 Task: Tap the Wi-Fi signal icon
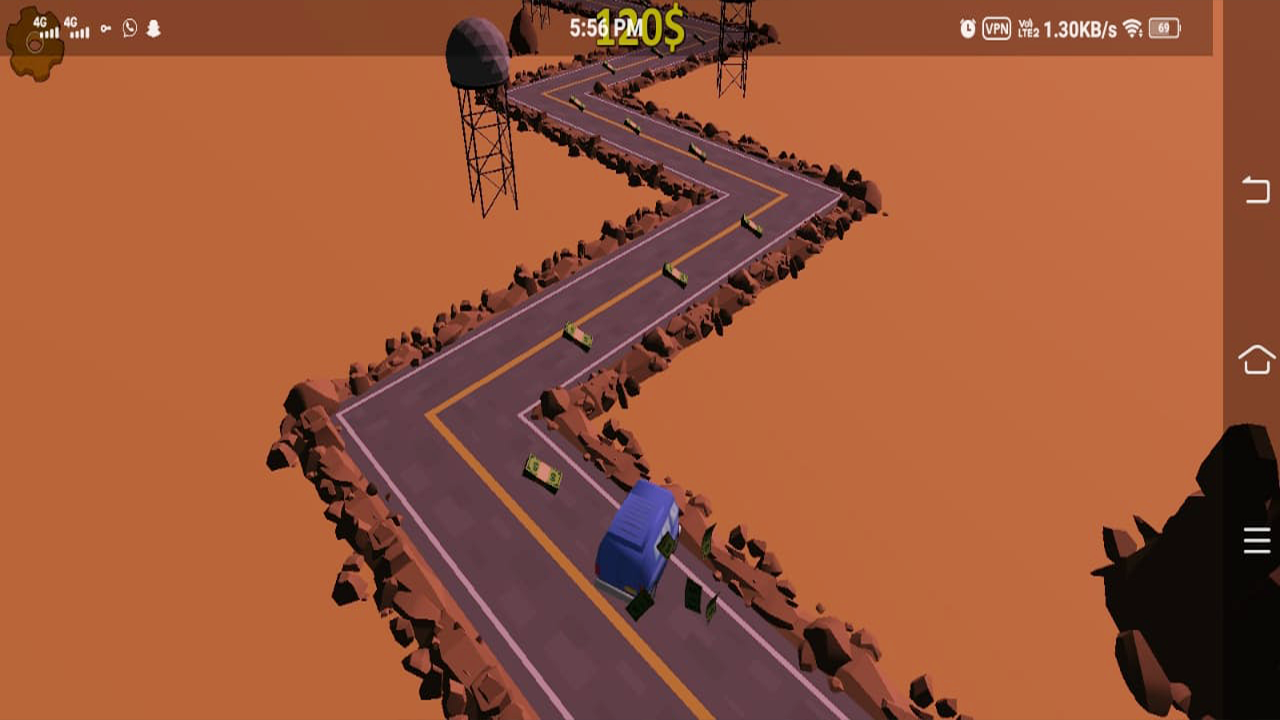1132,28
